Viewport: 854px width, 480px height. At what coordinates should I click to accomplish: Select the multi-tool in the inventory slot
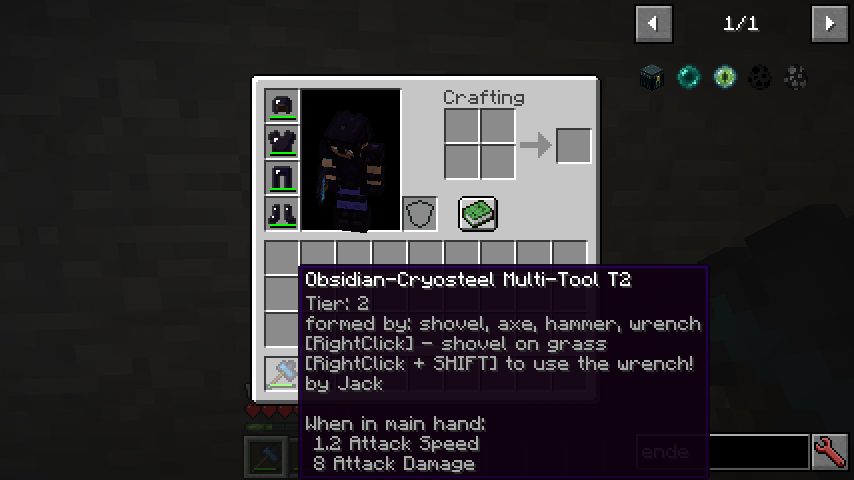point(282,373)
